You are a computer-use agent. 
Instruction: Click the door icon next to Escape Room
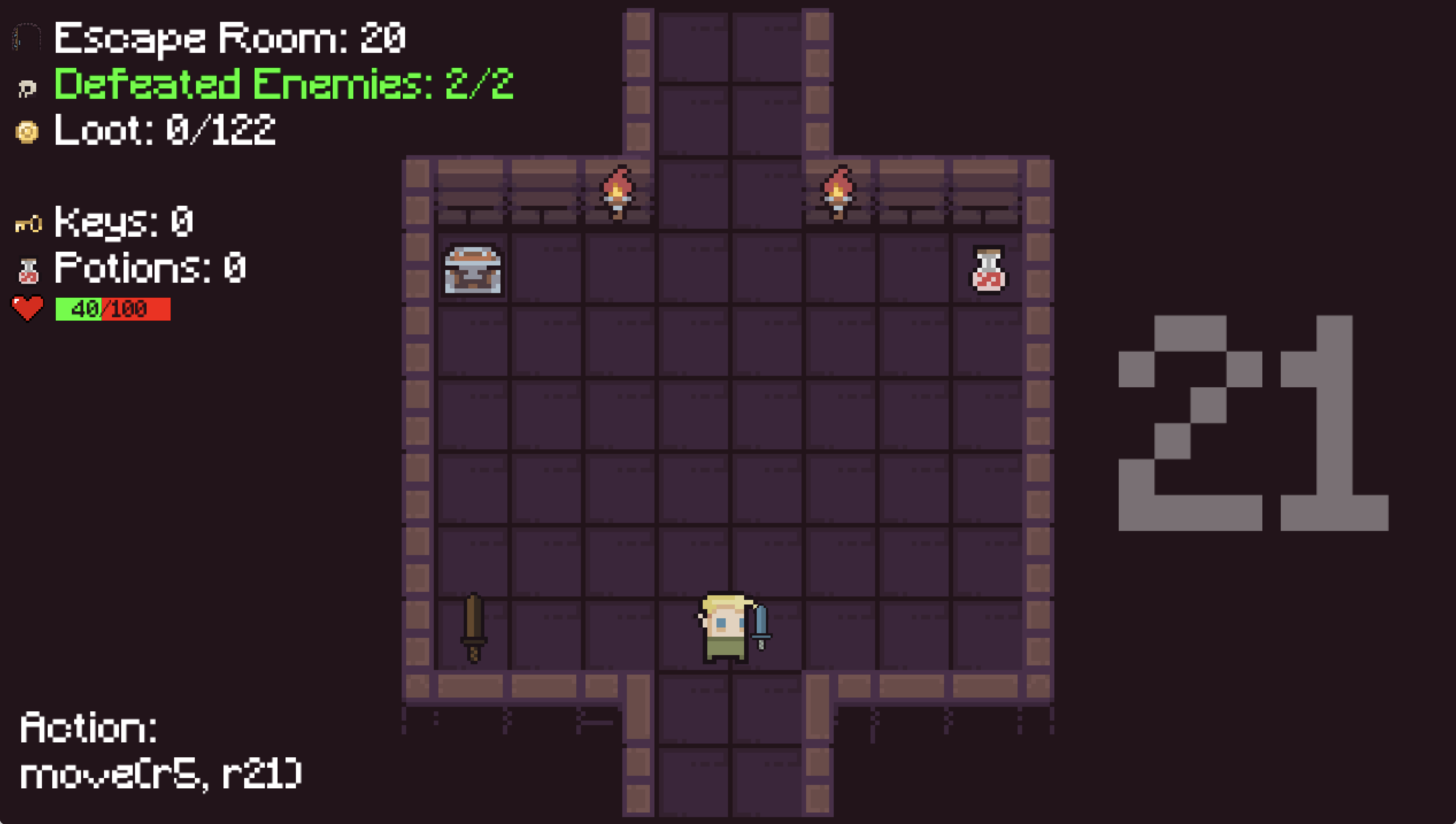pyautogui.click(x=26, y=37)
